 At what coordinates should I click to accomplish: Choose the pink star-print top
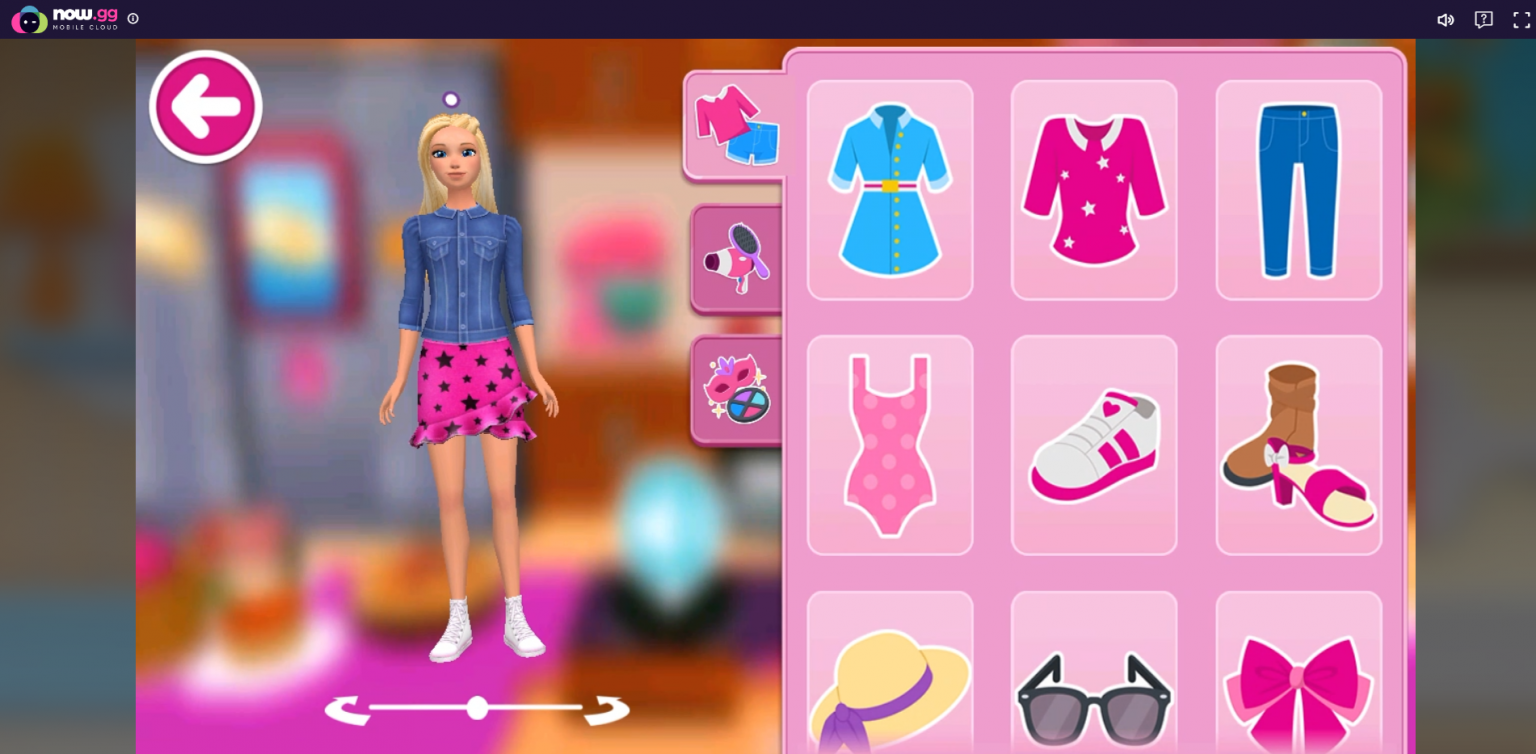click(1094, 190)
